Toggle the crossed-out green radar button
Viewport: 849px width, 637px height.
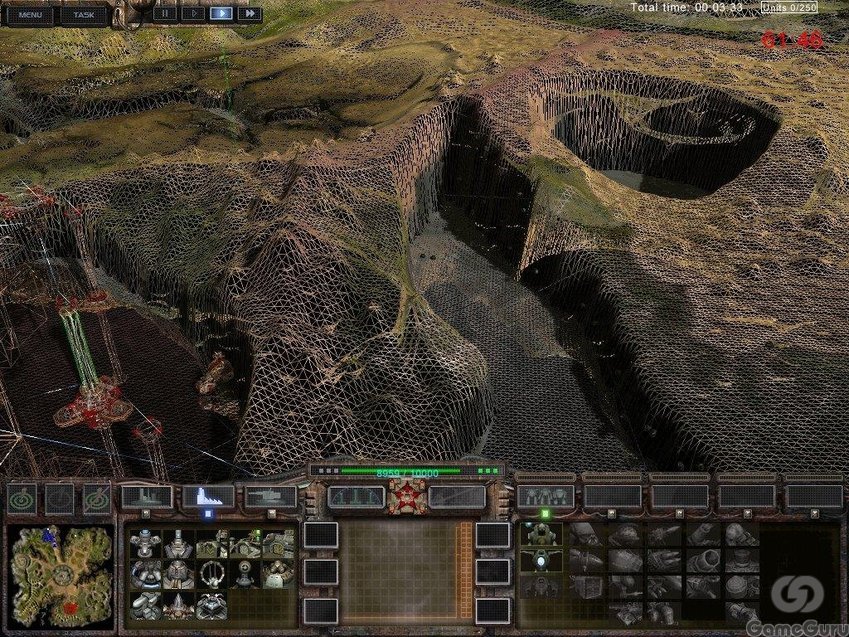(97, 498)
